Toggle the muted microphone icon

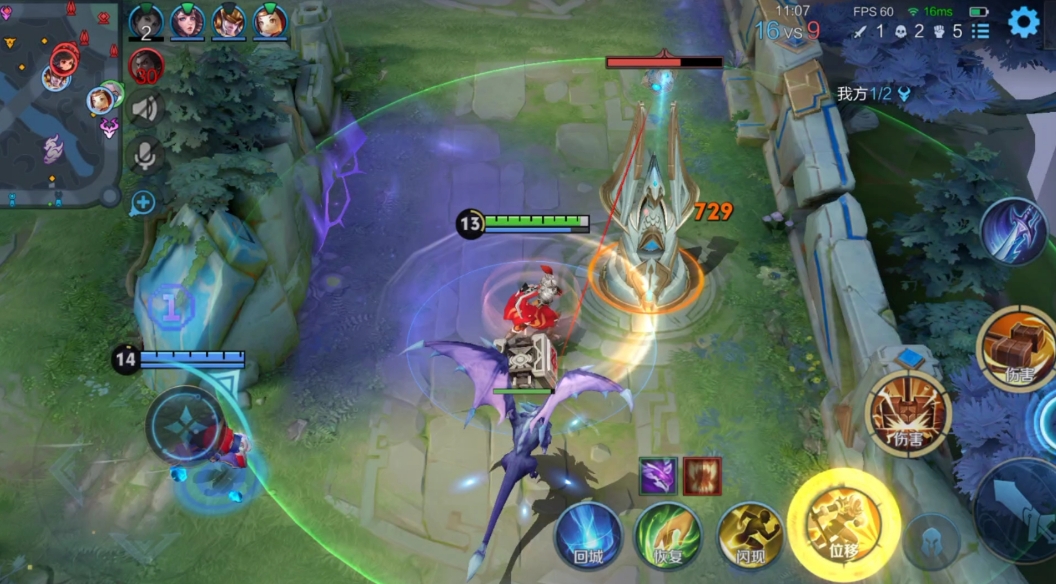[x=146, y=154]
